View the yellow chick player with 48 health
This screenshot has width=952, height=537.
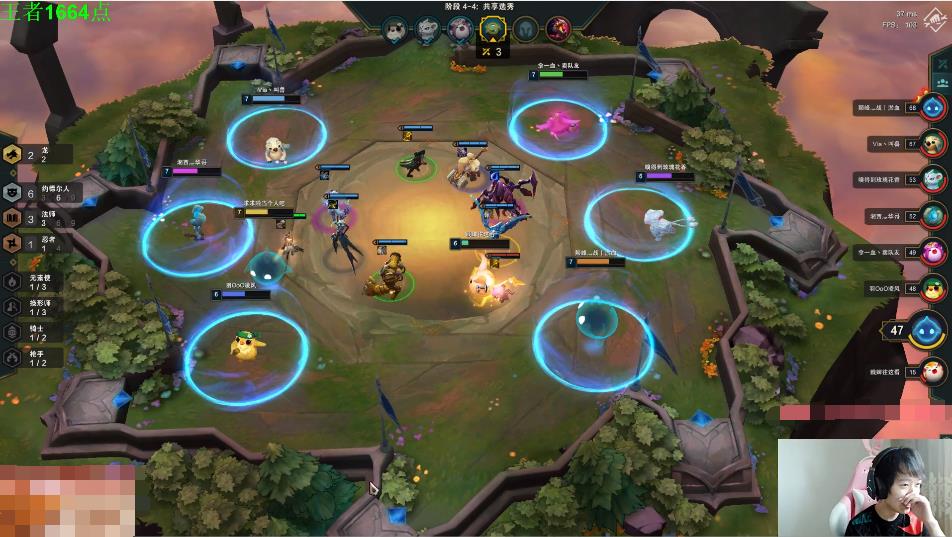932,286
